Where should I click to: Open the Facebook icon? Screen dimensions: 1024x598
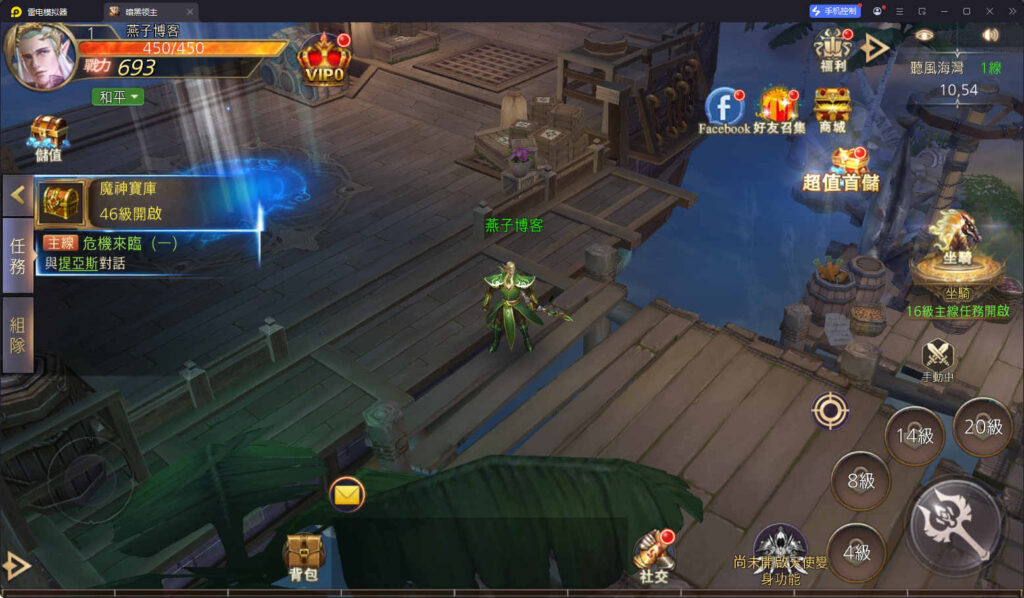(x=723, y=108)
